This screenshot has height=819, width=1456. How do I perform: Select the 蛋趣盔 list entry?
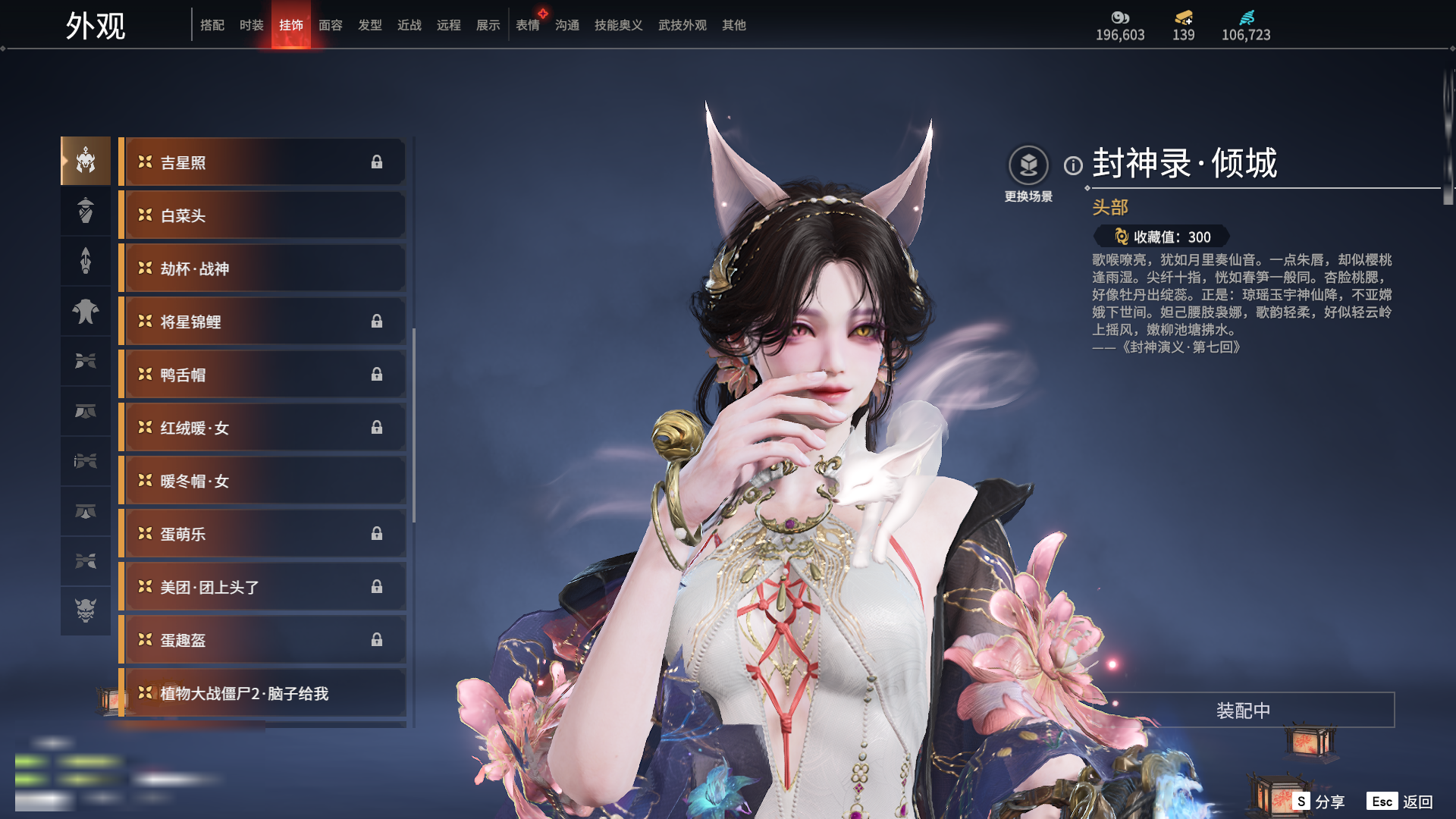[x=262, y=640]
